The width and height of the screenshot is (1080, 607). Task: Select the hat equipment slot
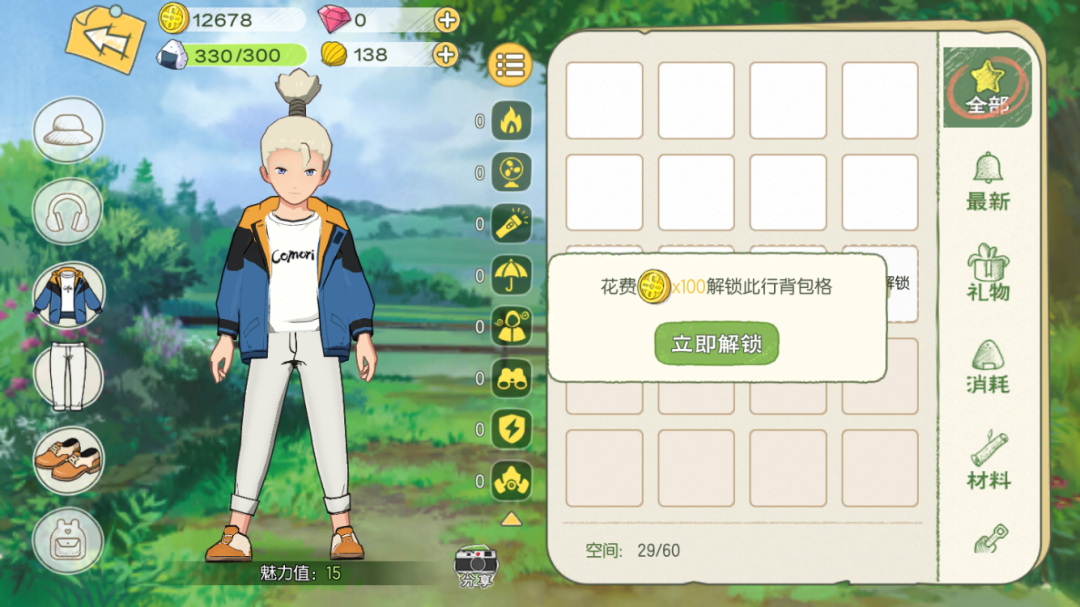coord(68,130)
